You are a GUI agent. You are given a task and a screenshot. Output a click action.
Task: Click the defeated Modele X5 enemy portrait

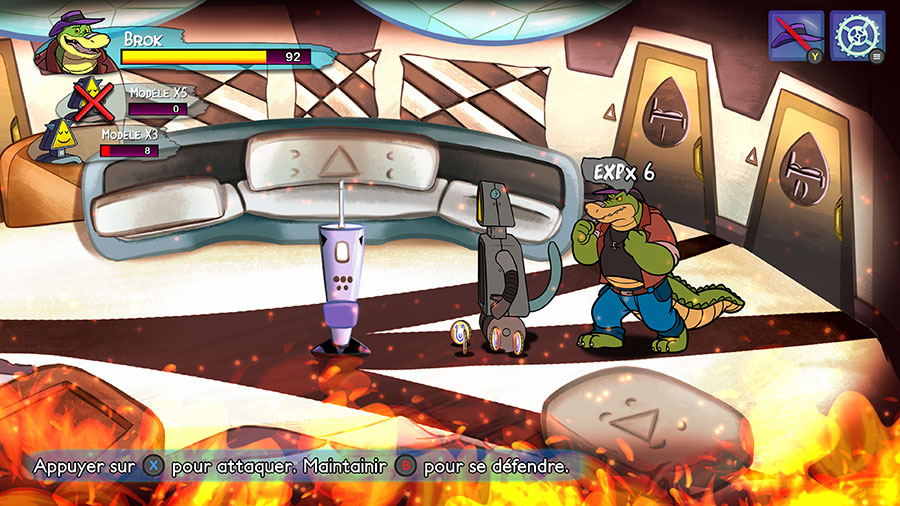tap(91, 99)
